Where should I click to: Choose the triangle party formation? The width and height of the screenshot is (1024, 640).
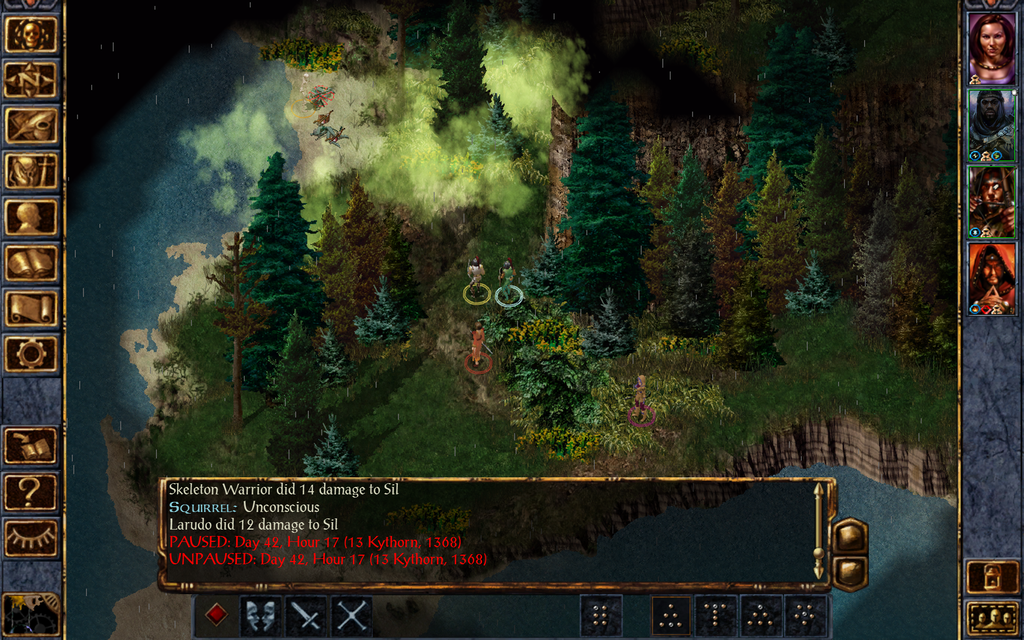pos(671,616)
